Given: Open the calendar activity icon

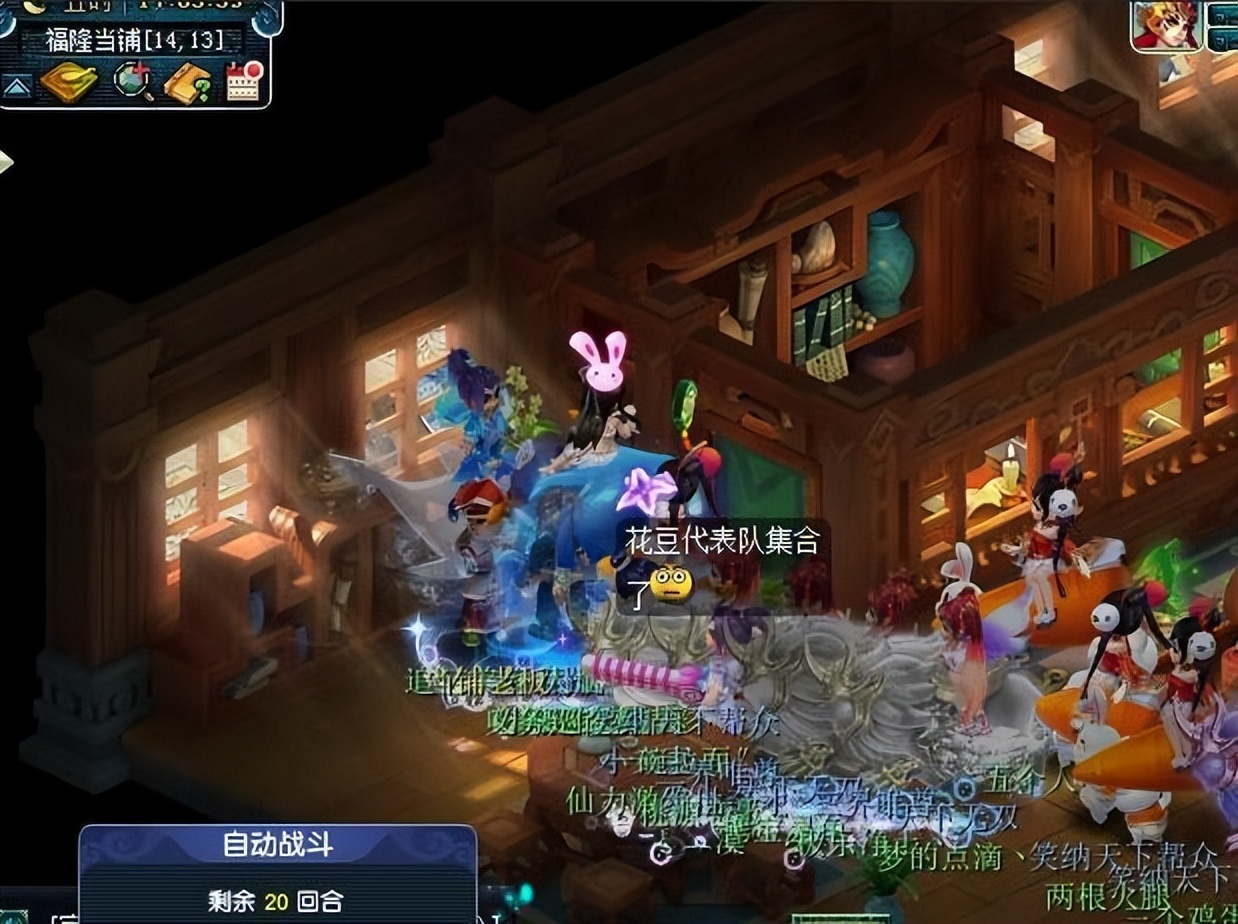Looking at the screenshot, I should click(243, 82).
